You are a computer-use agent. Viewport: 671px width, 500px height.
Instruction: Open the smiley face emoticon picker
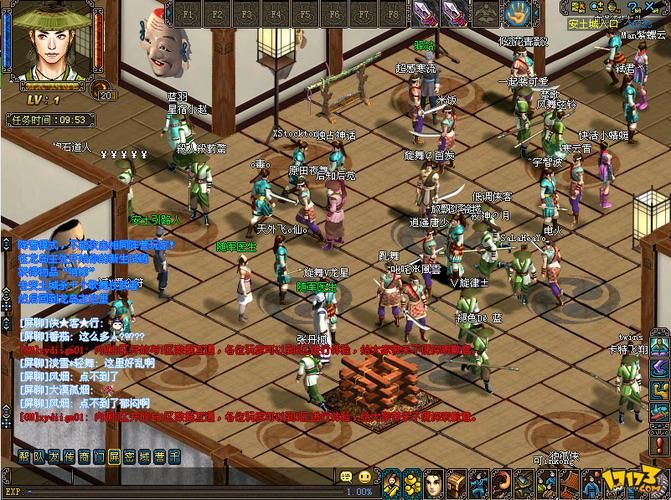coord(365,478)
